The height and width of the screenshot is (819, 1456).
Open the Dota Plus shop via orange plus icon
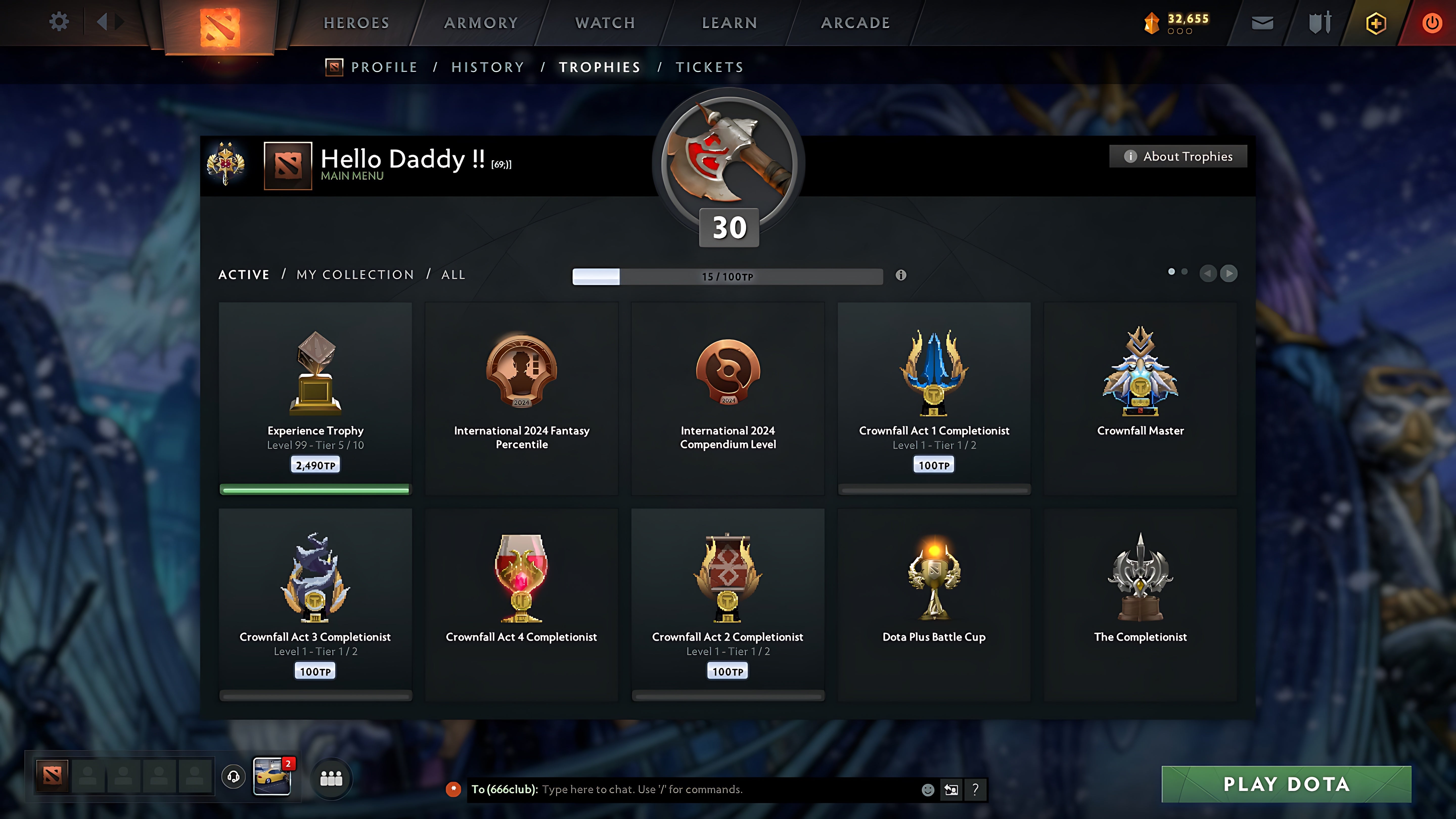[x=1376, y=22]
